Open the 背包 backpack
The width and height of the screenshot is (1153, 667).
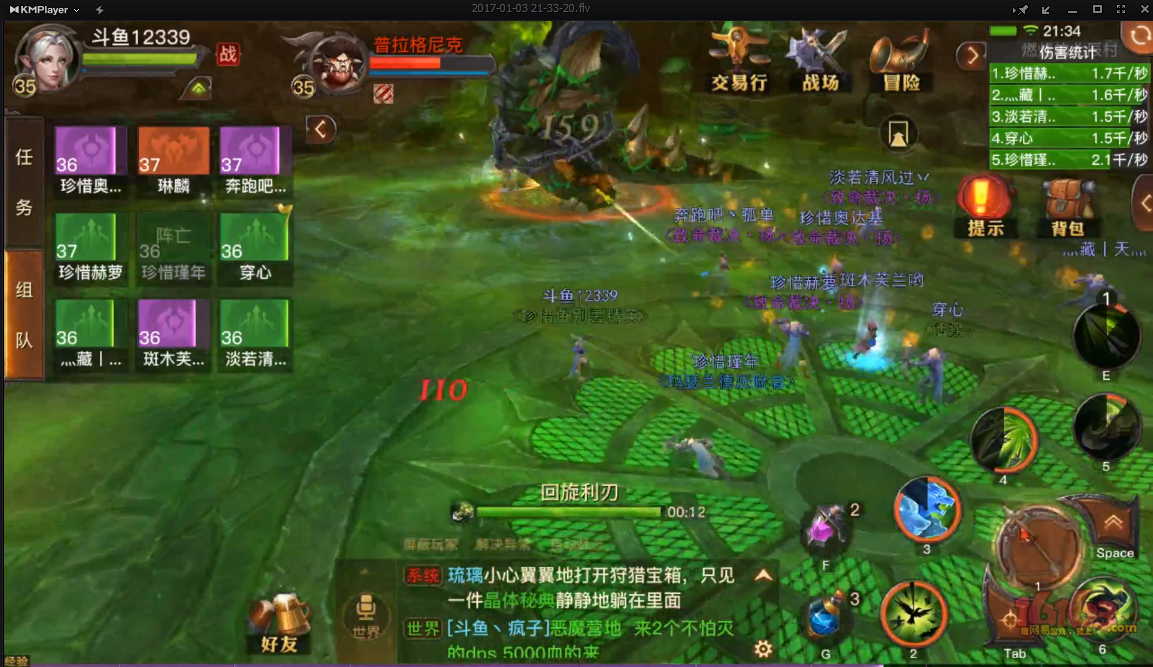click(x=1067, y=205)
